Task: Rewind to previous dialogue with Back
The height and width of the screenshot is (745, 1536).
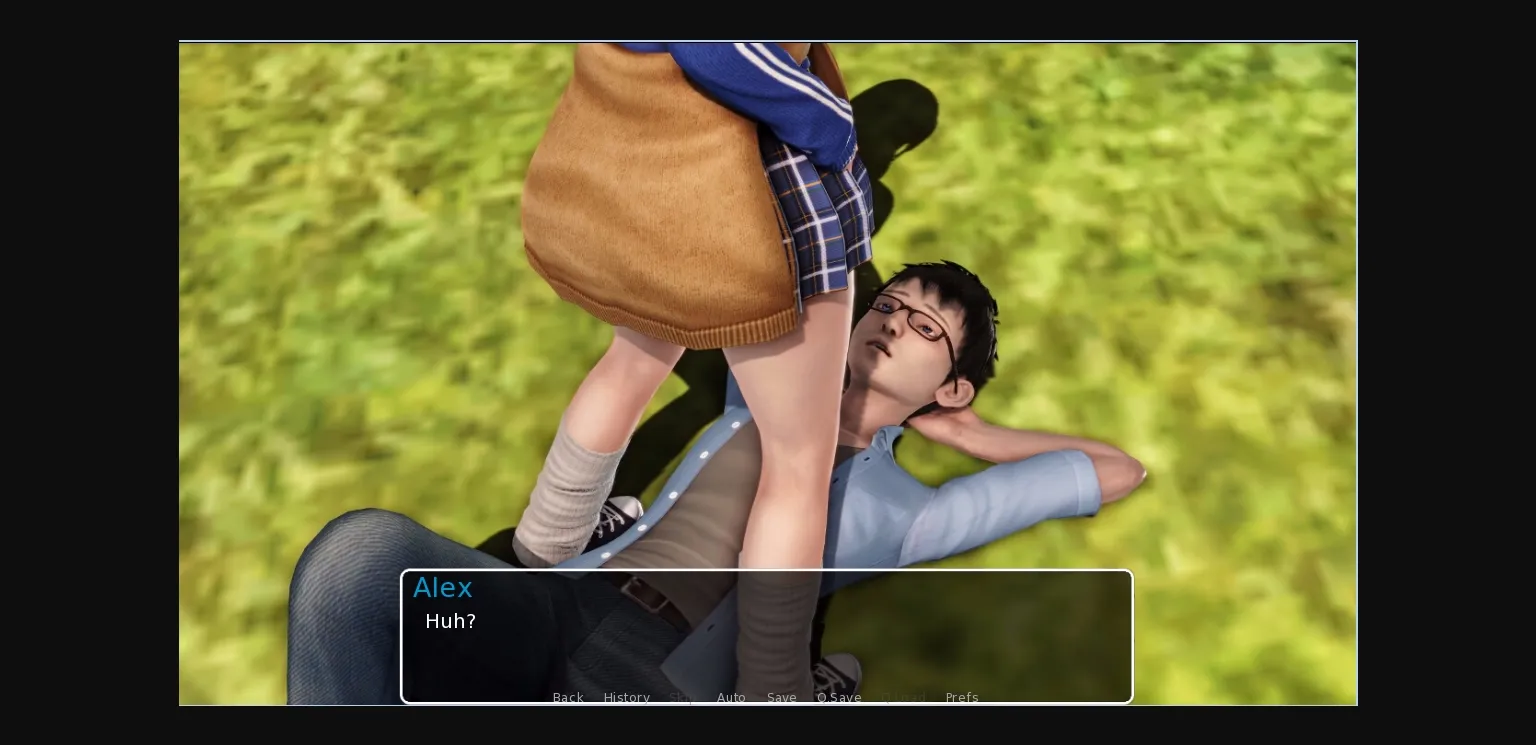Action: [x=568, y=697]
